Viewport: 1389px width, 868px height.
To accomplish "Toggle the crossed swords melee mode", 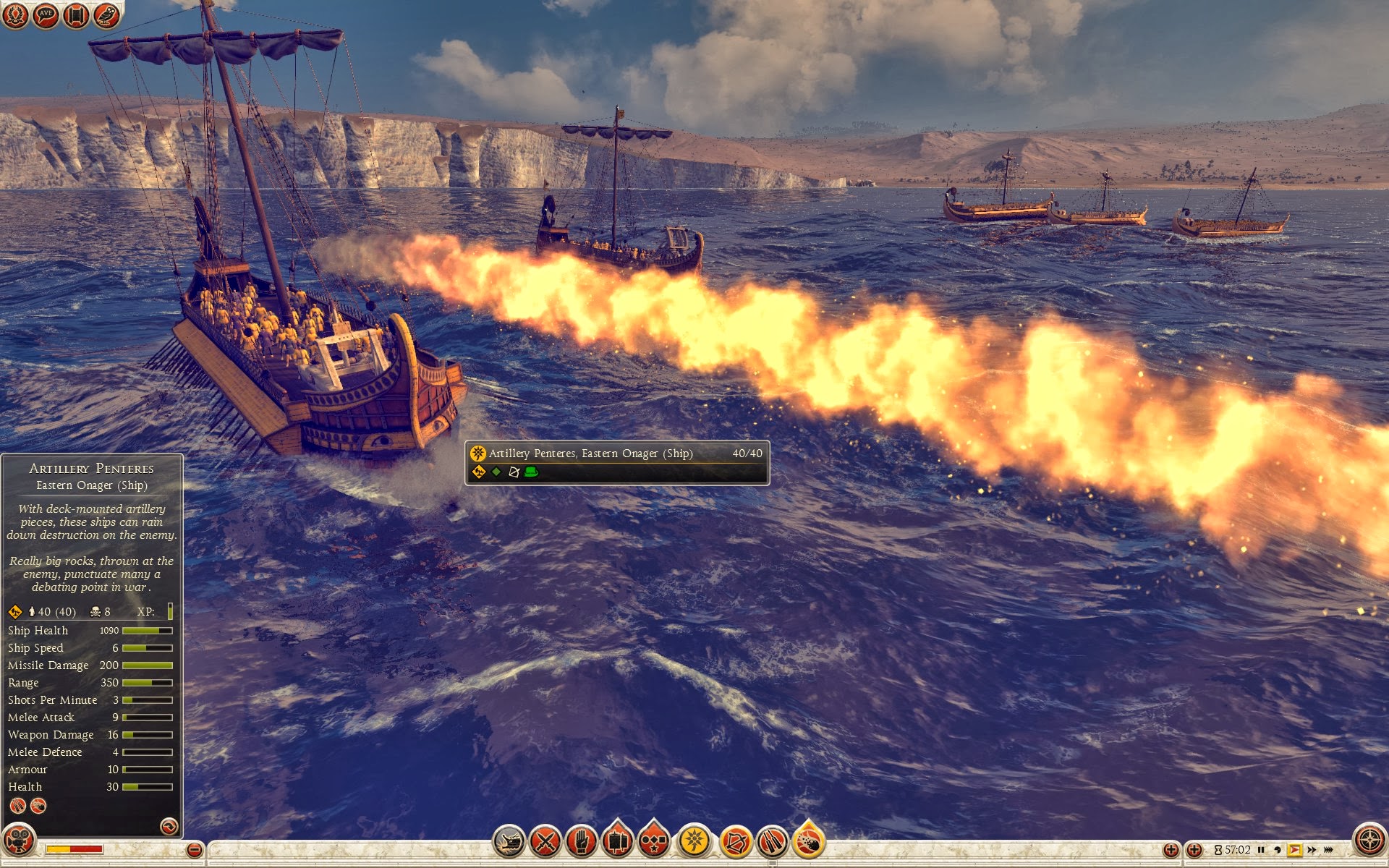I will (545, 841).
